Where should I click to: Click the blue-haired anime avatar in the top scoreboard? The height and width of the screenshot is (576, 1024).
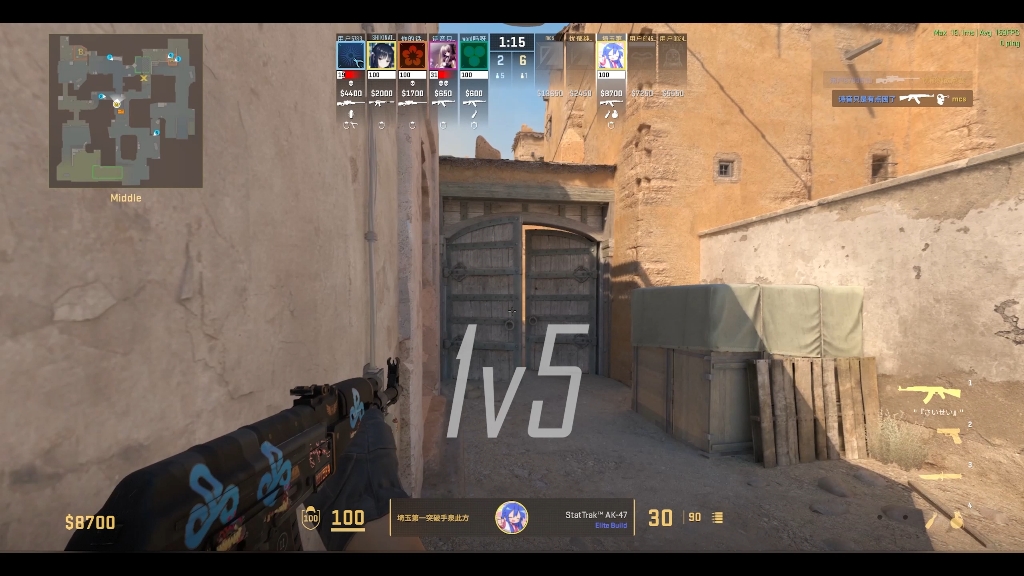point(611,56)
